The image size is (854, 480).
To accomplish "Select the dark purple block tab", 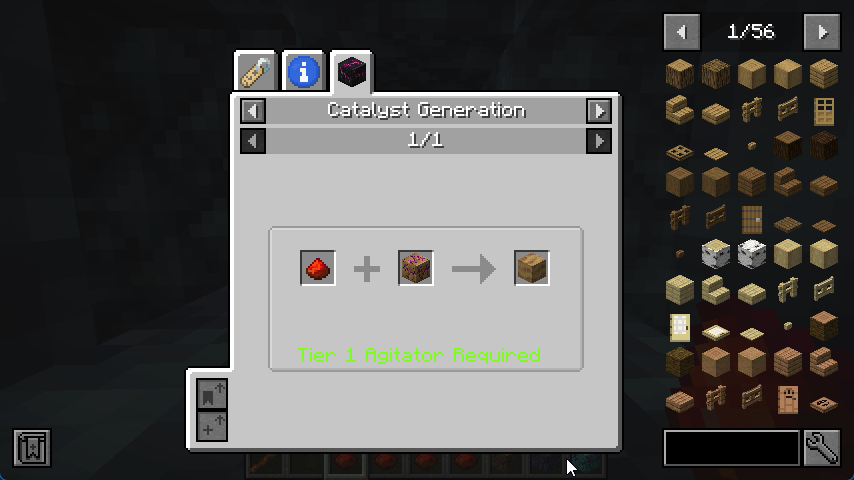I will click(352, 72).
